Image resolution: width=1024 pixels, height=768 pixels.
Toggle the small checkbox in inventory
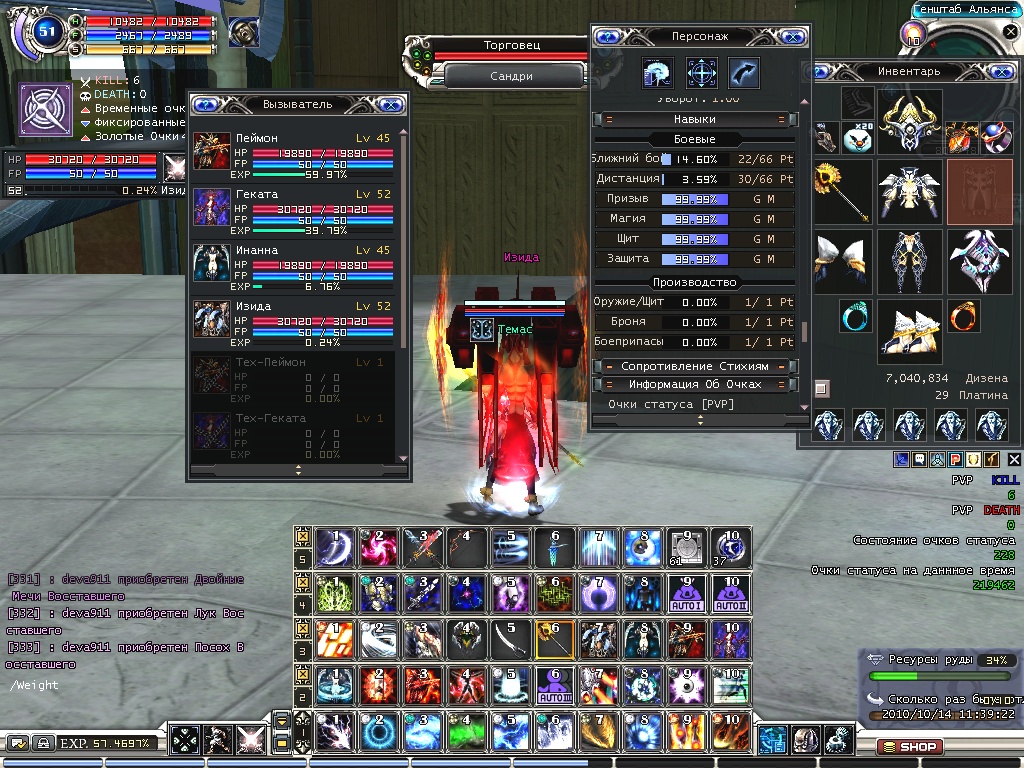(822, 387)
